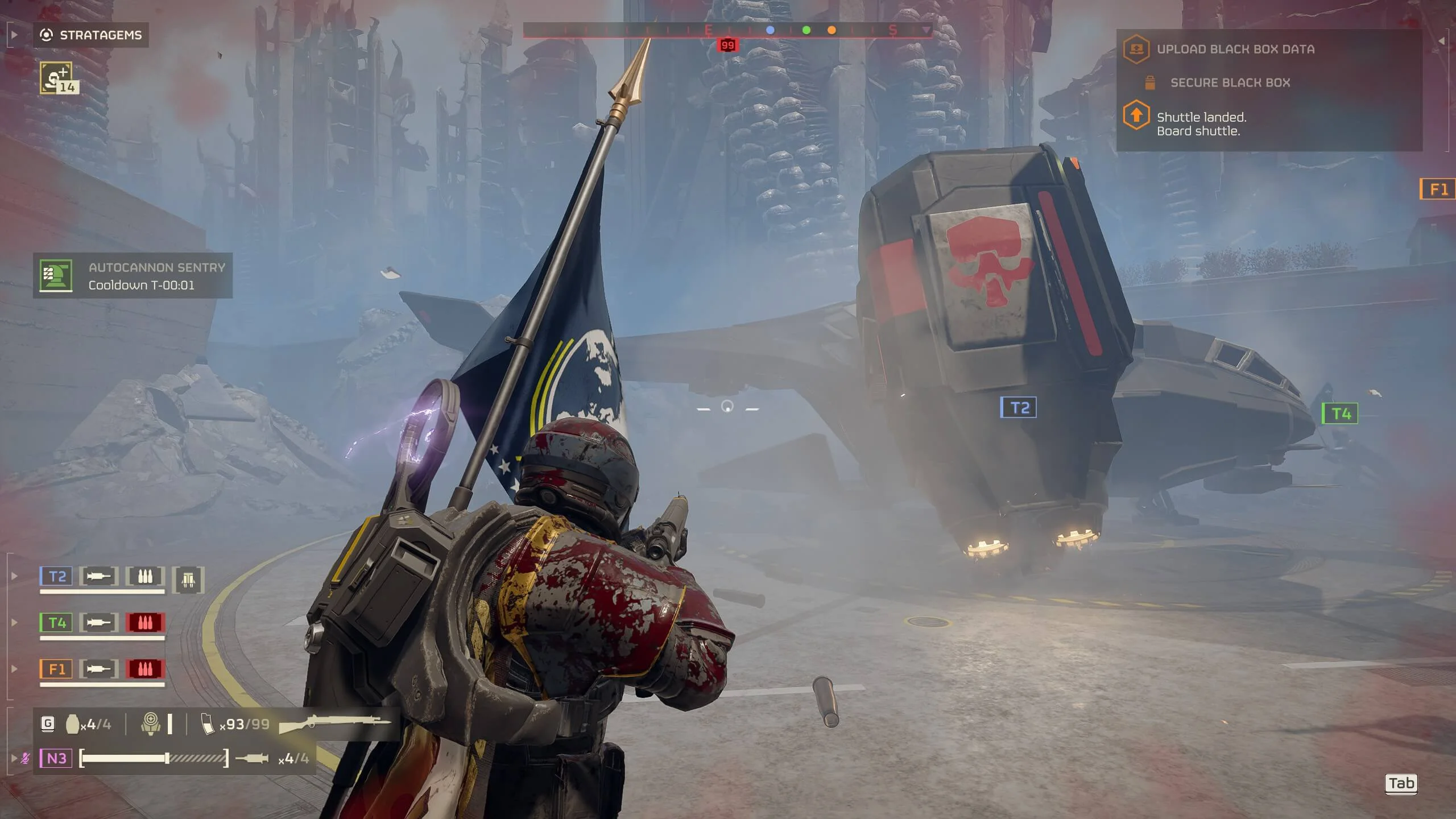Expand the Stratagems list arrow

(14, 35)
